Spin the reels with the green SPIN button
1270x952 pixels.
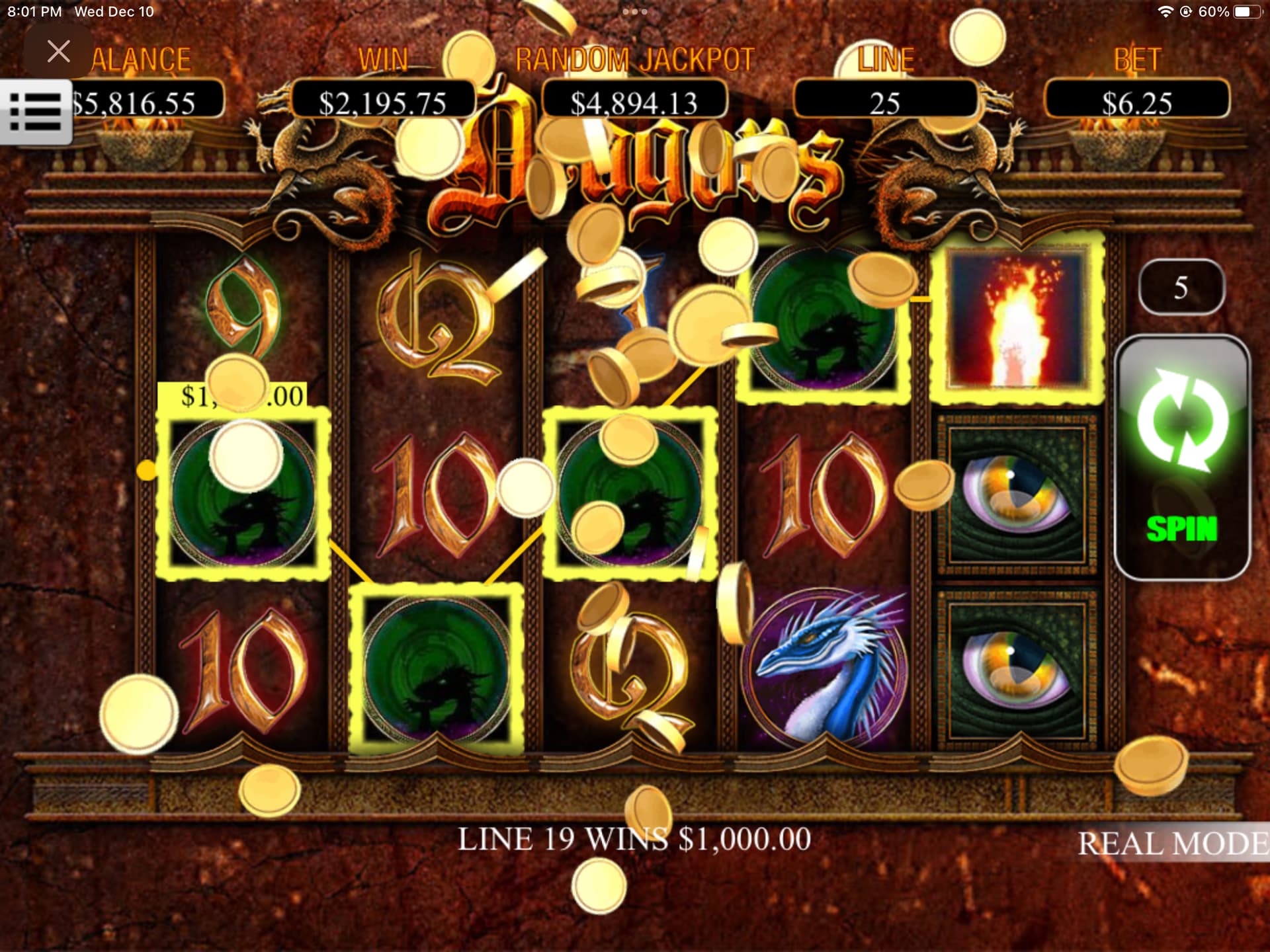pyautogui.click(x=1182, y=457)
